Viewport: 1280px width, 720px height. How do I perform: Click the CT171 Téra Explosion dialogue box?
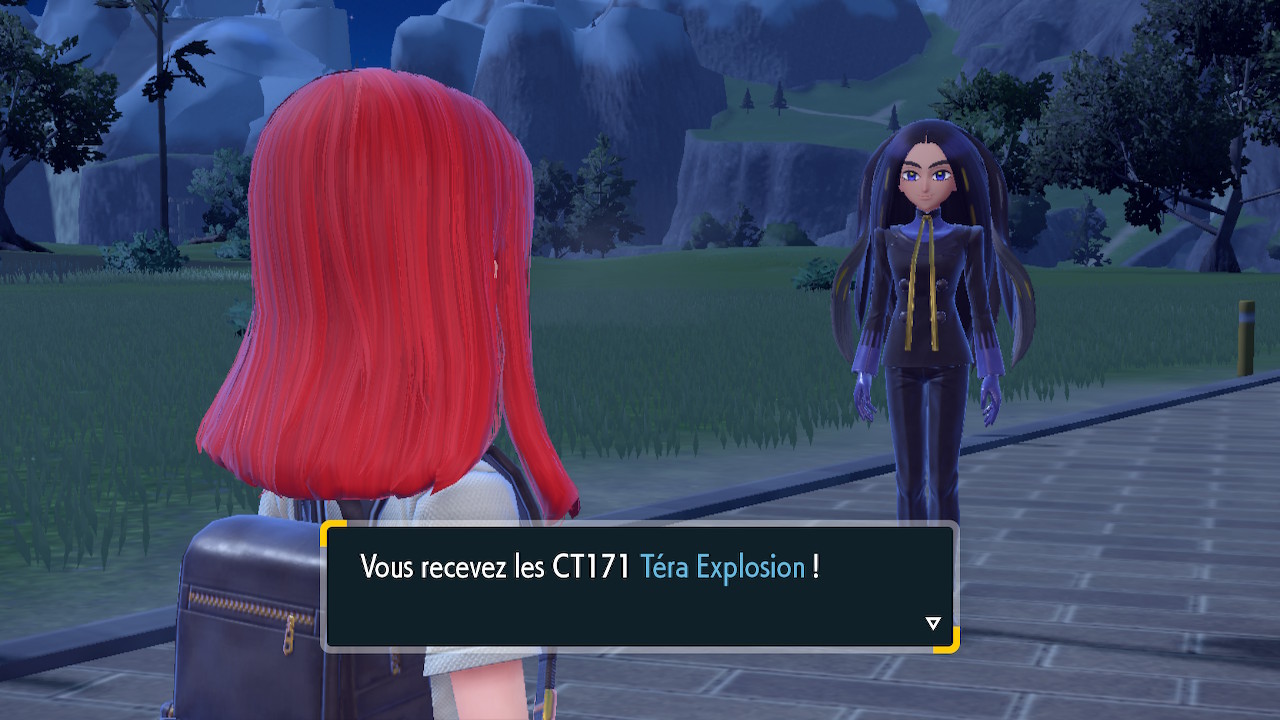click(639, 586)
